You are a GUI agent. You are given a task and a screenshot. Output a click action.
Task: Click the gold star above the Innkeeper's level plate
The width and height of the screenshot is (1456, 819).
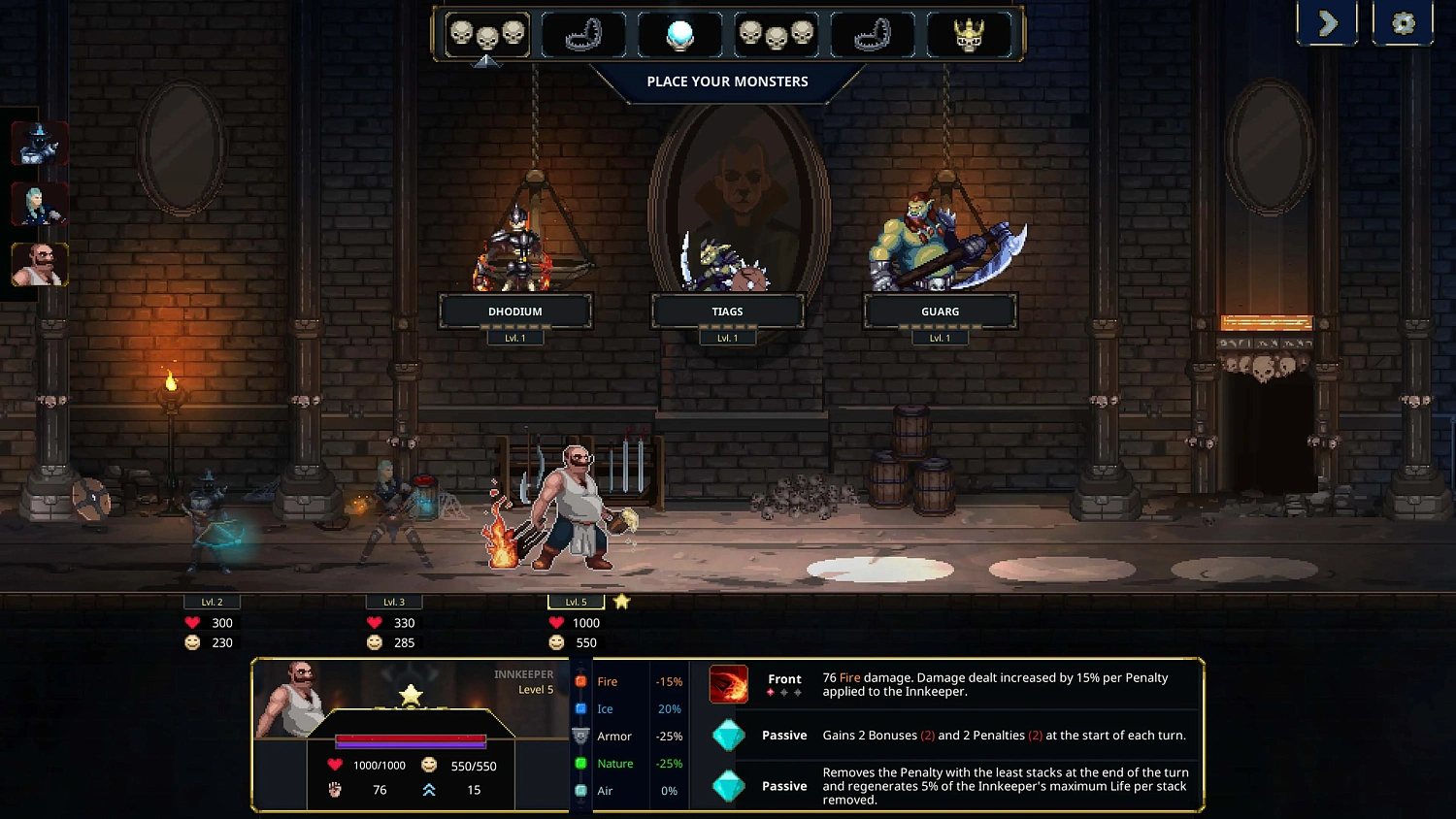point(621,601)
